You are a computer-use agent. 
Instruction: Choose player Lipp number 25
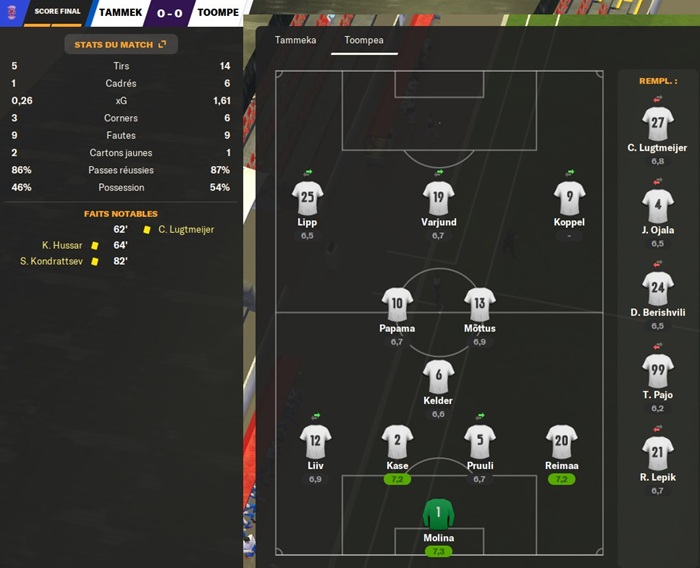coord(307,197)
